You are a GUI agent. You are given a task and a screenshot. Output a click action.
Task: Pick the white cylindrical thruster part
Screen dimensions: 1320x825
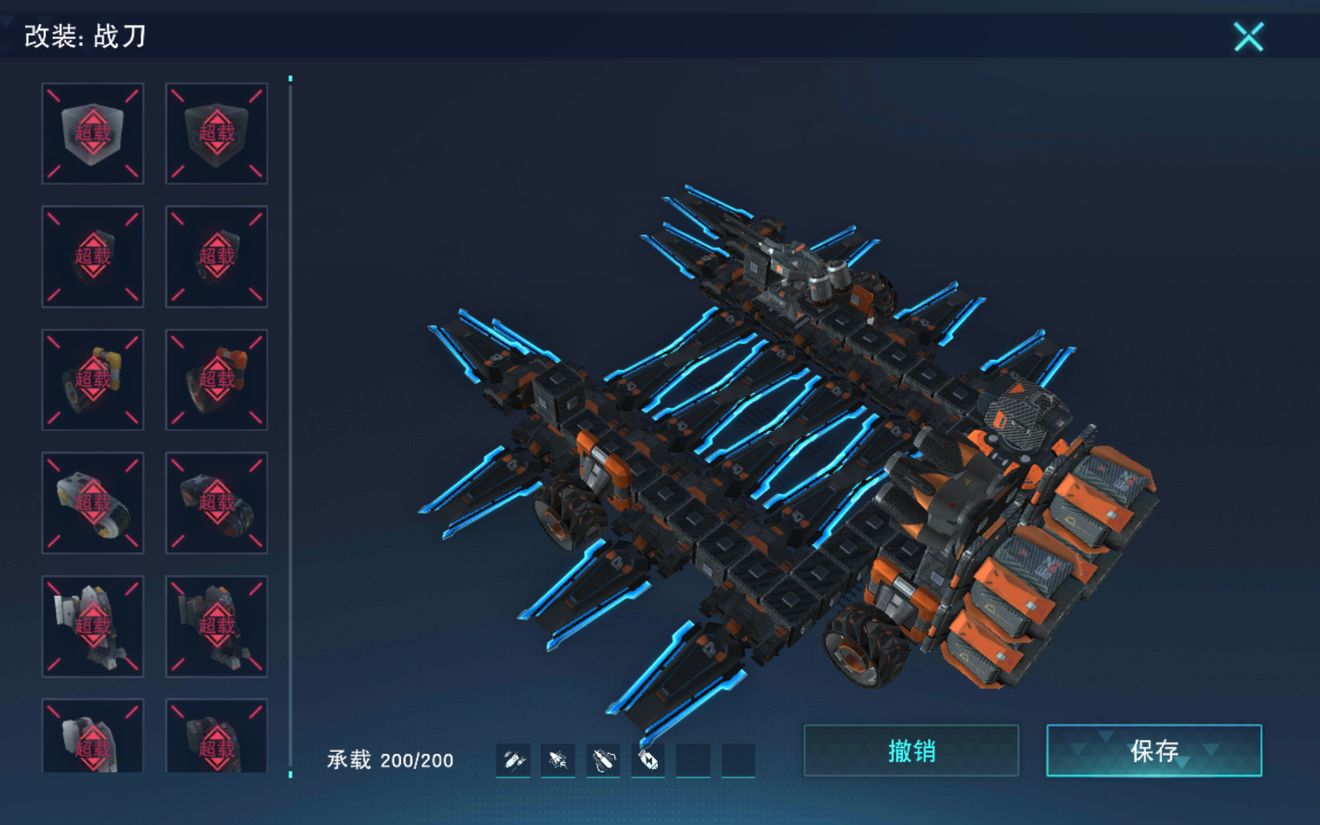[93, 503]
